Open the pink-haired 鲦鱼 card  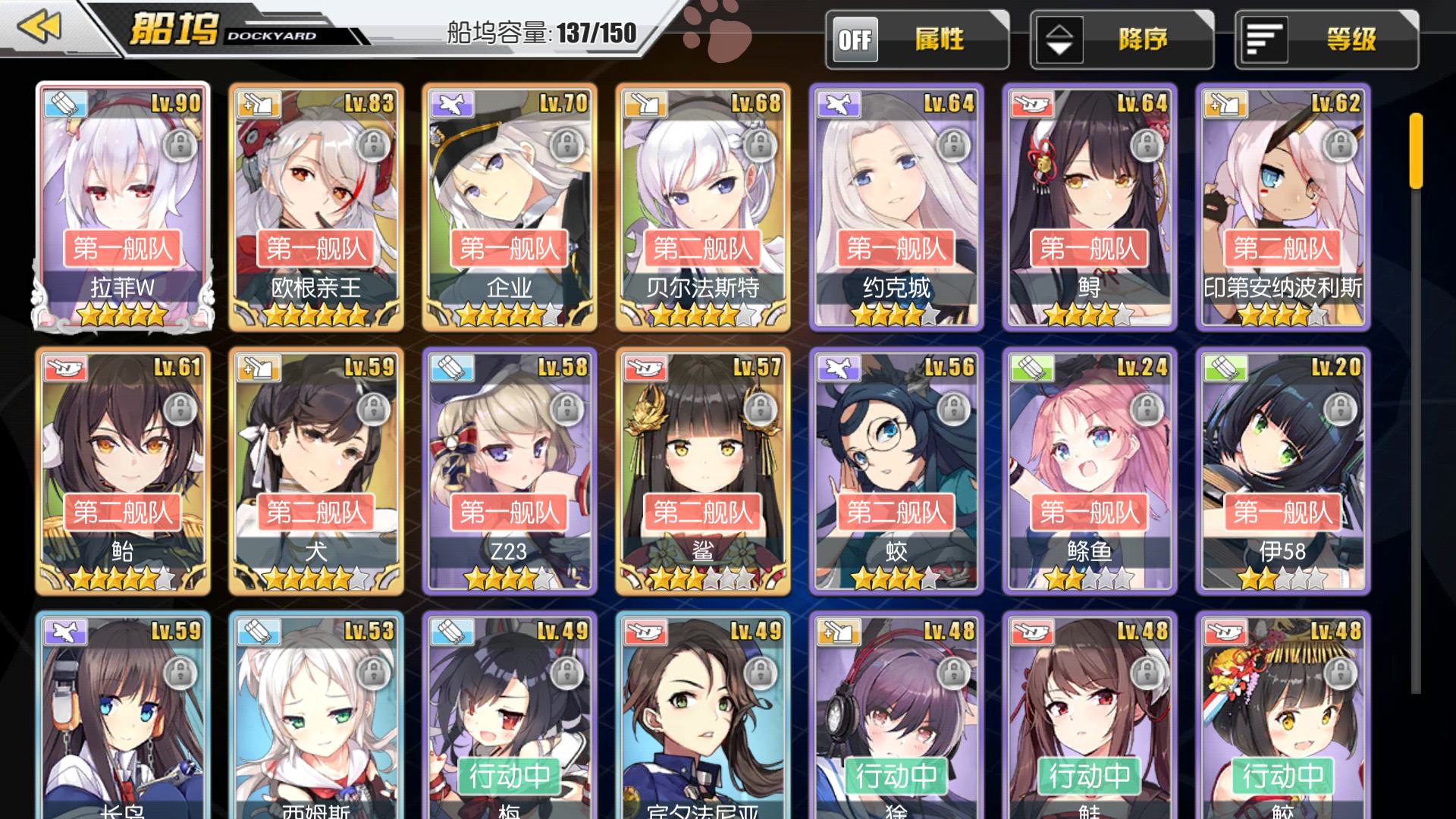pos(1090,470)
